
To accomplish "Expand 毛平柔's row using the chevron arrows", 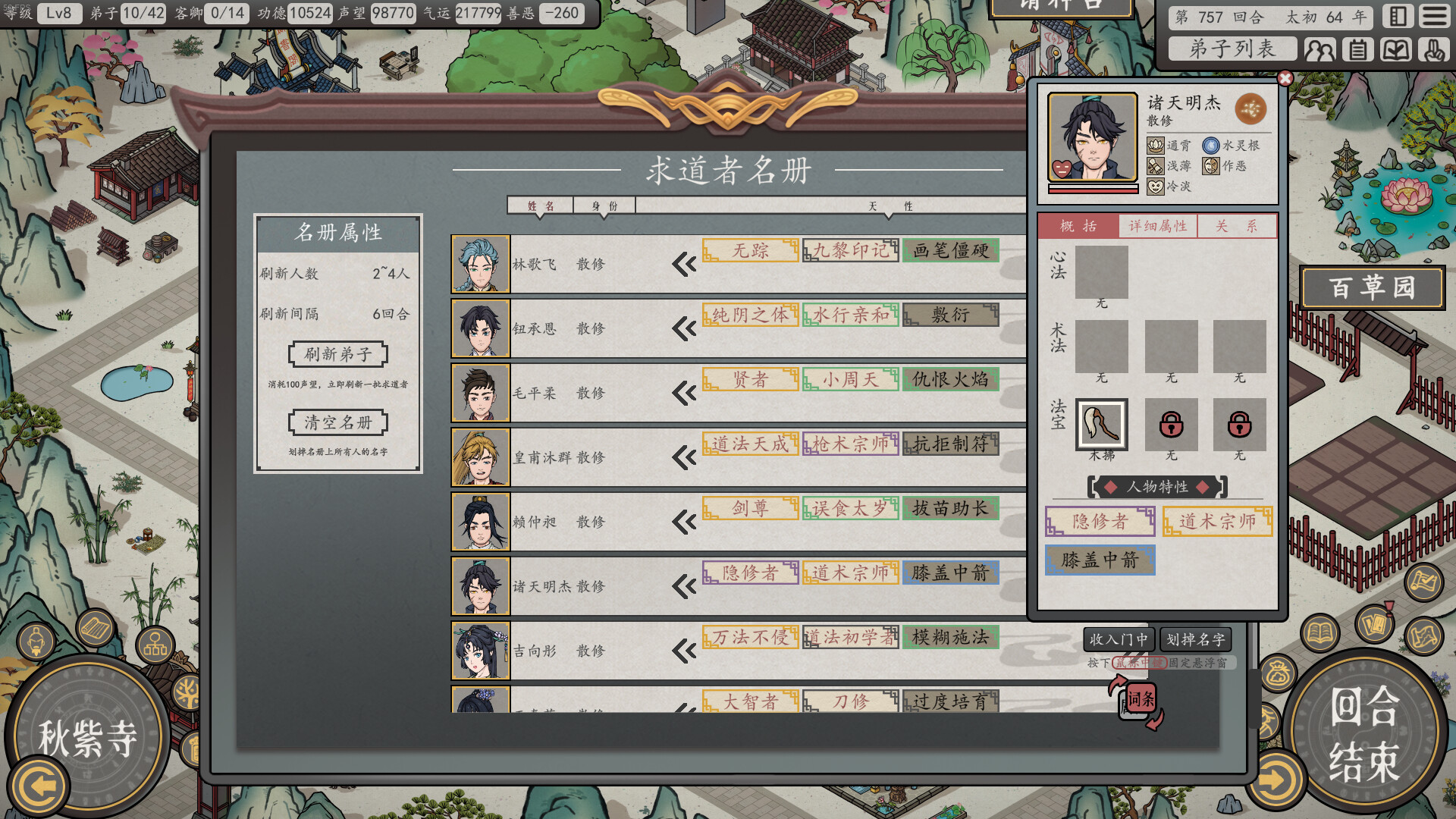I will [683, 393].
